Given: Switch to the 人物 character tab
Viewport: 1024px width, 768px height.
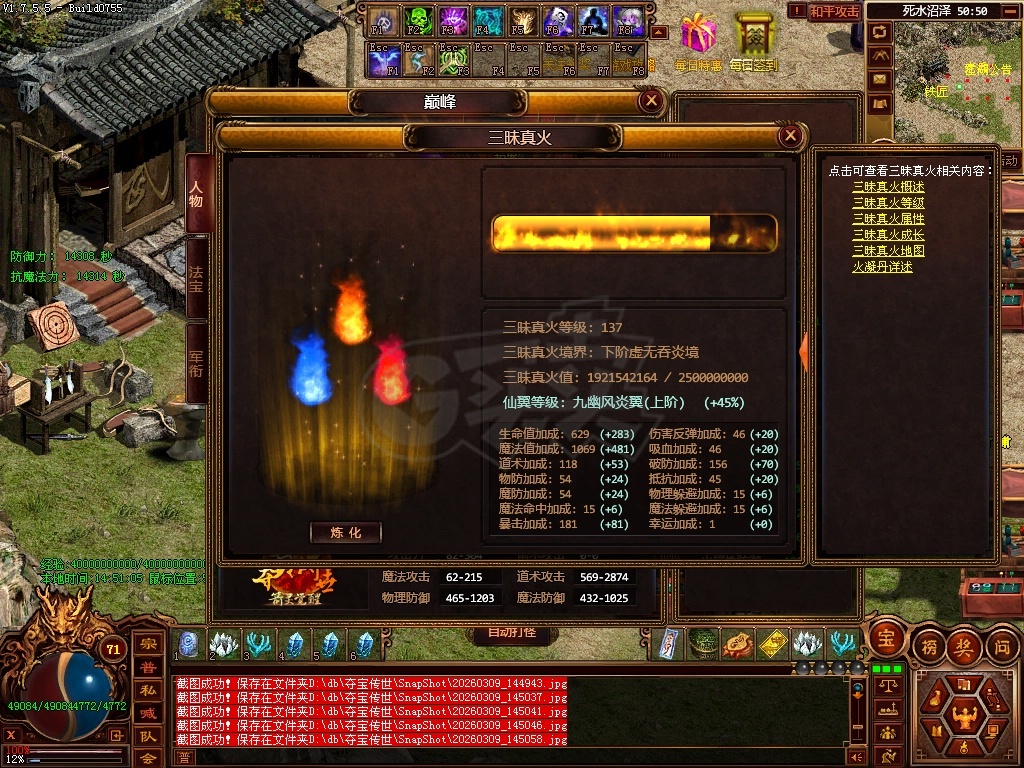Looking at the screenshot, I should click(197, 194).
